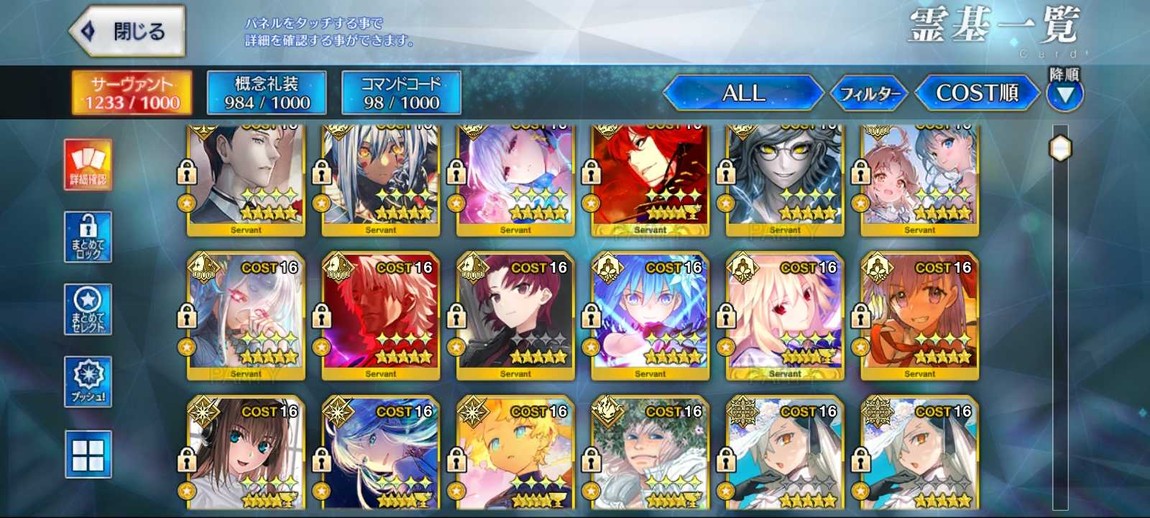
Task: Grab the list scrollbar handle
Action: (x=1059, y=148)
